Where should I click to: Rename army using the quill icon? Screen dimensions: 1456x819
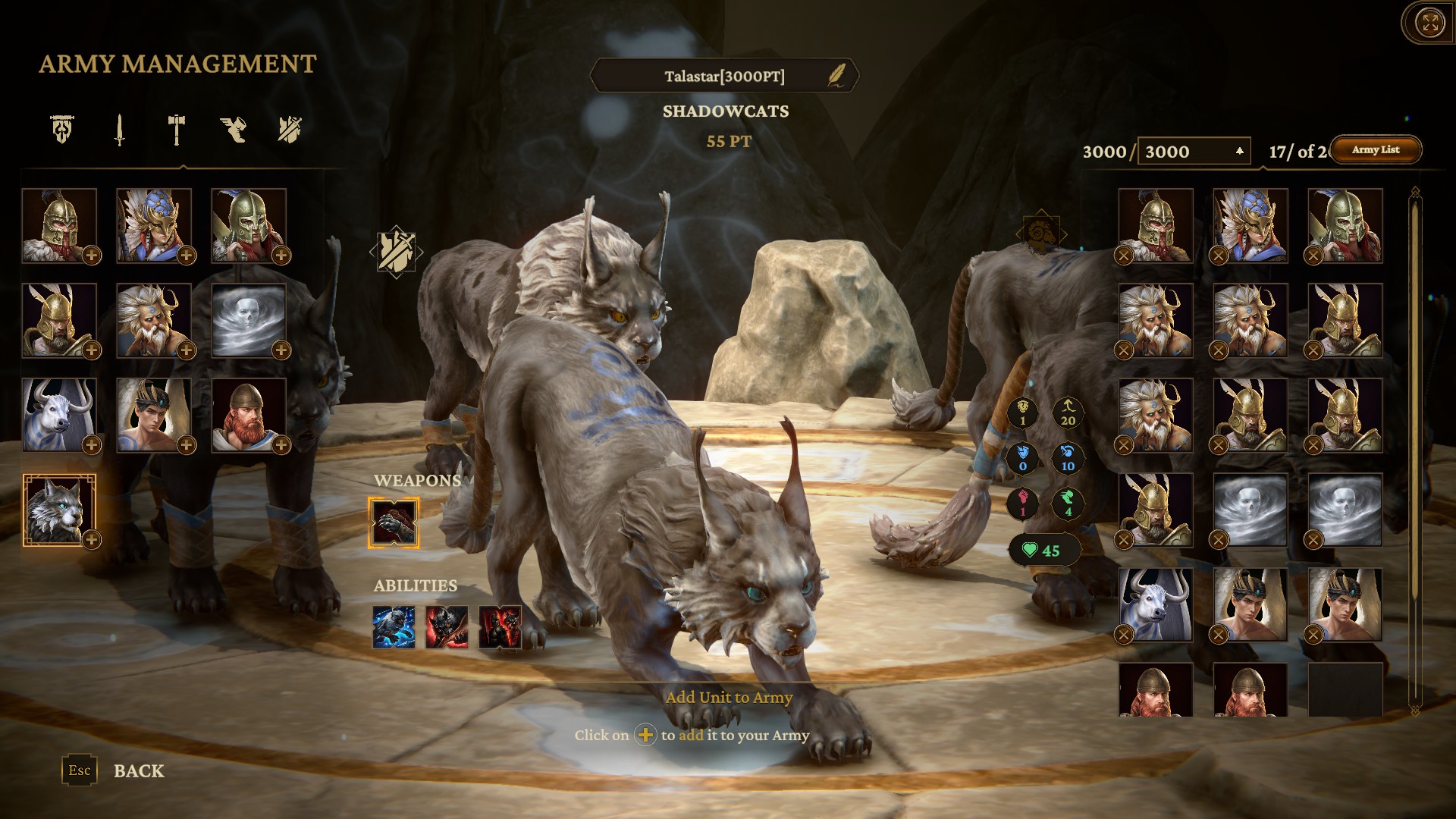coord(836,76)
